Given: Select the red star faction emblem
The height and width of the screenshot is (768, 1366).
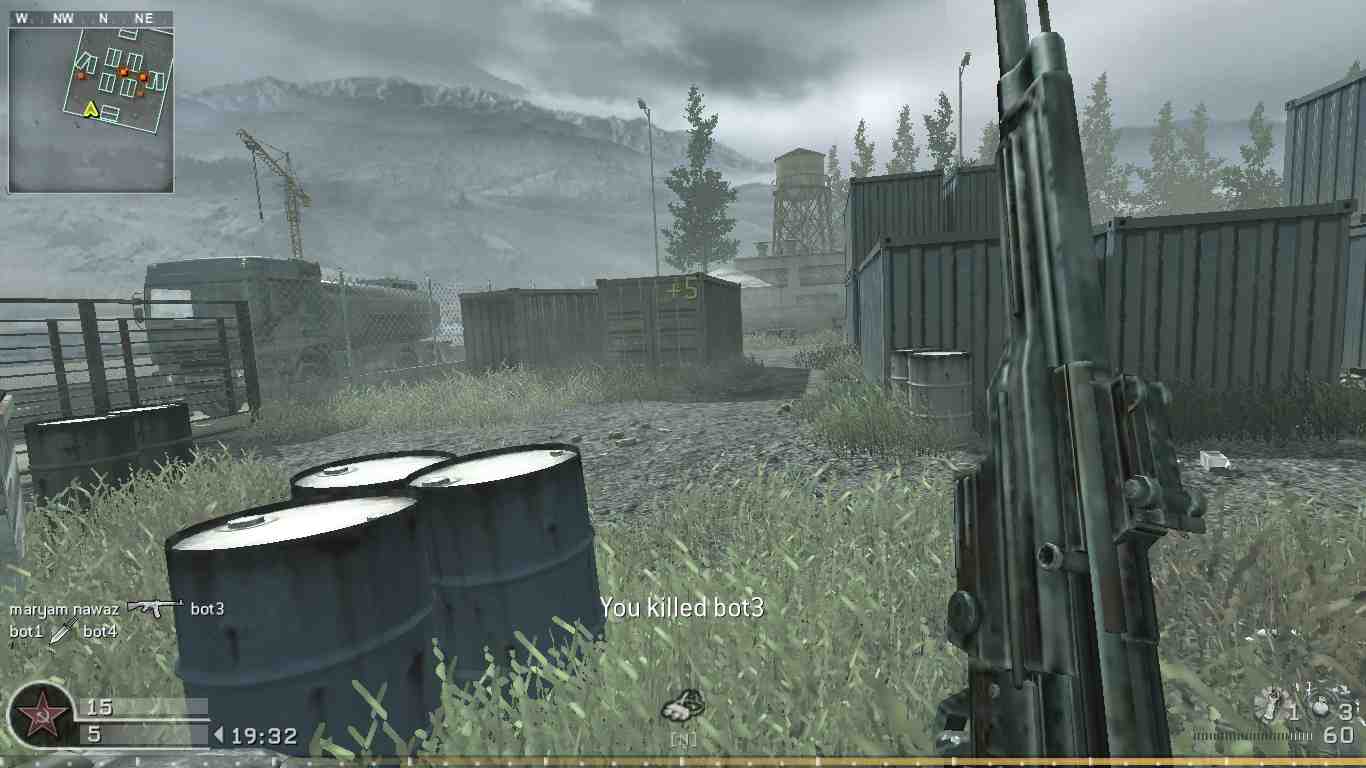Looking at the screenshot, I should (x=40, y=715).
